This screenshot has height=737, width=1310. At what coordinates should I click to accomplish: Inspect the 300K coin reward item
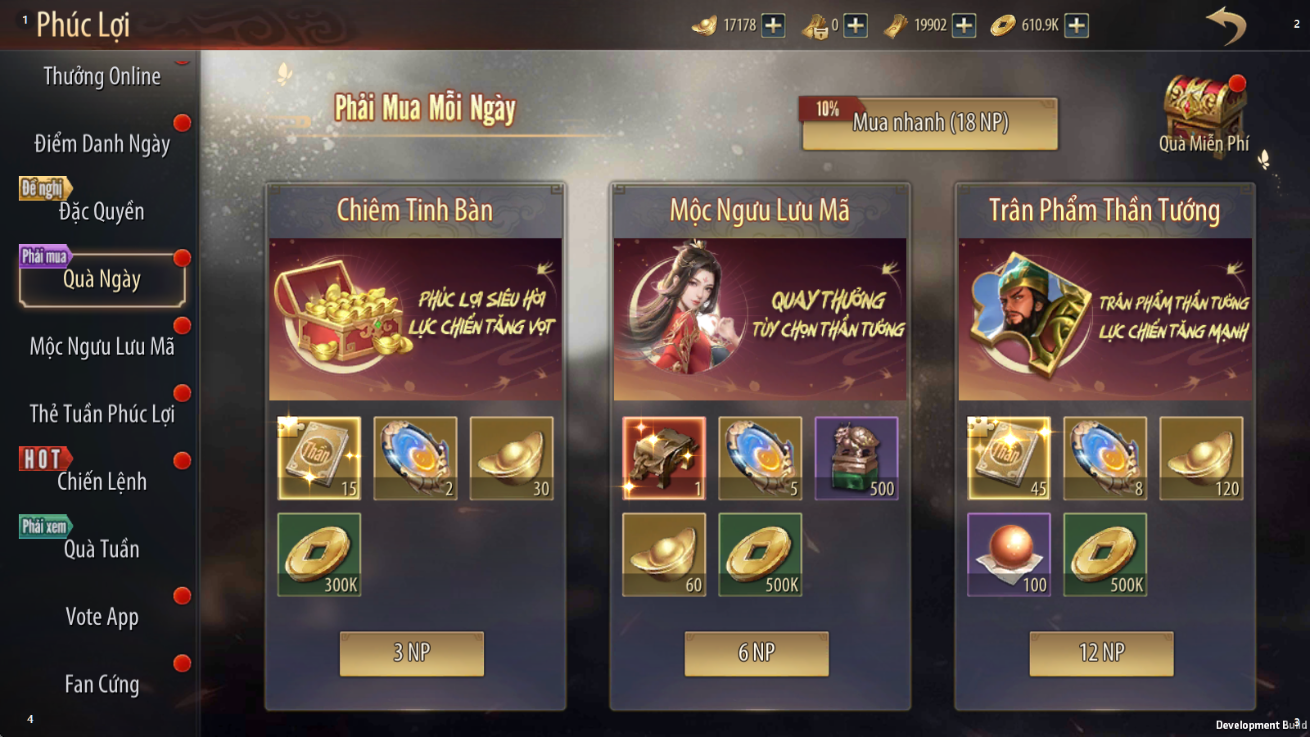(319, 555)
